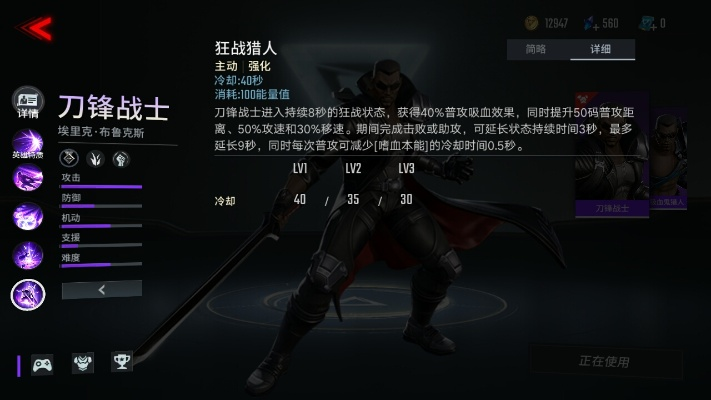
Task: Open the 详情 hero details tab
Action: click(x=27, y=102)
